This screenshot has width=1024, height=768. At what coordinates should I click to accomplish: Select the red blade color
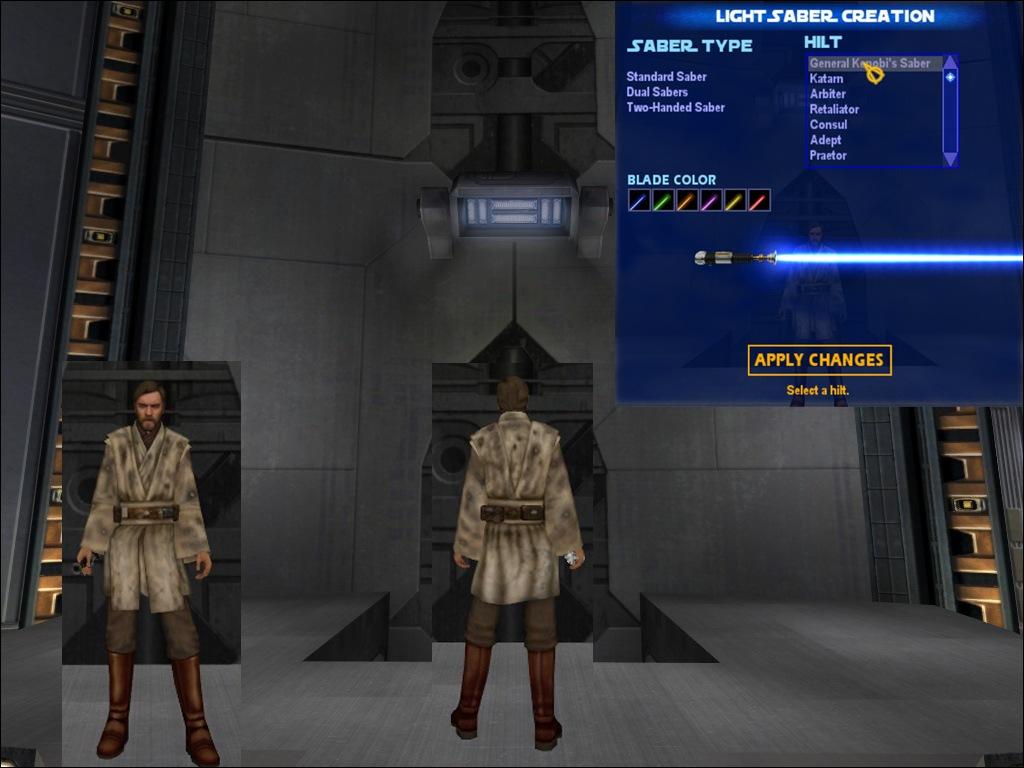point(759,201)
